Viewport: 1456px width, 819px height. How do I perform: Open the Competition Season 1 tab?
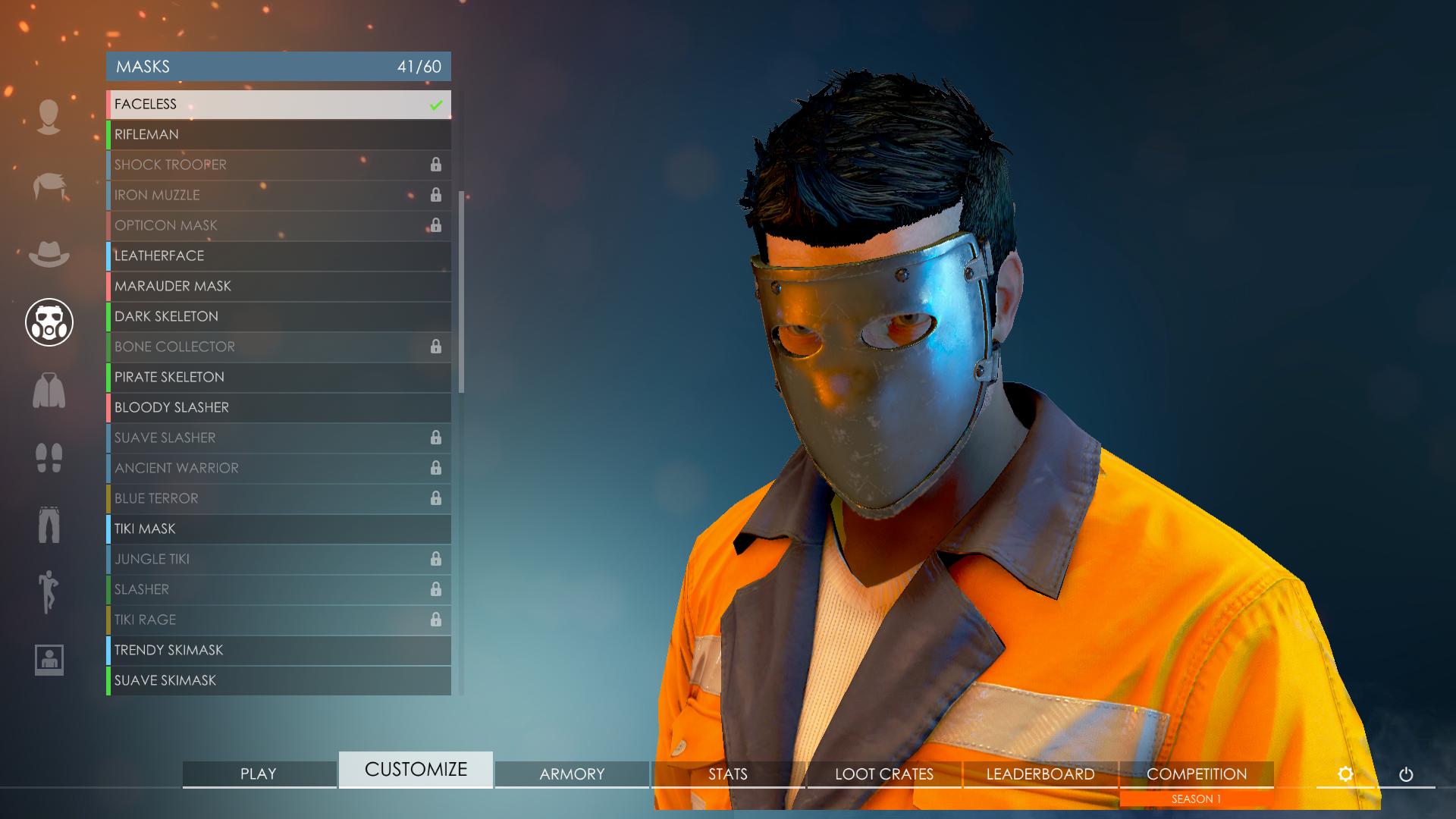1197,774
